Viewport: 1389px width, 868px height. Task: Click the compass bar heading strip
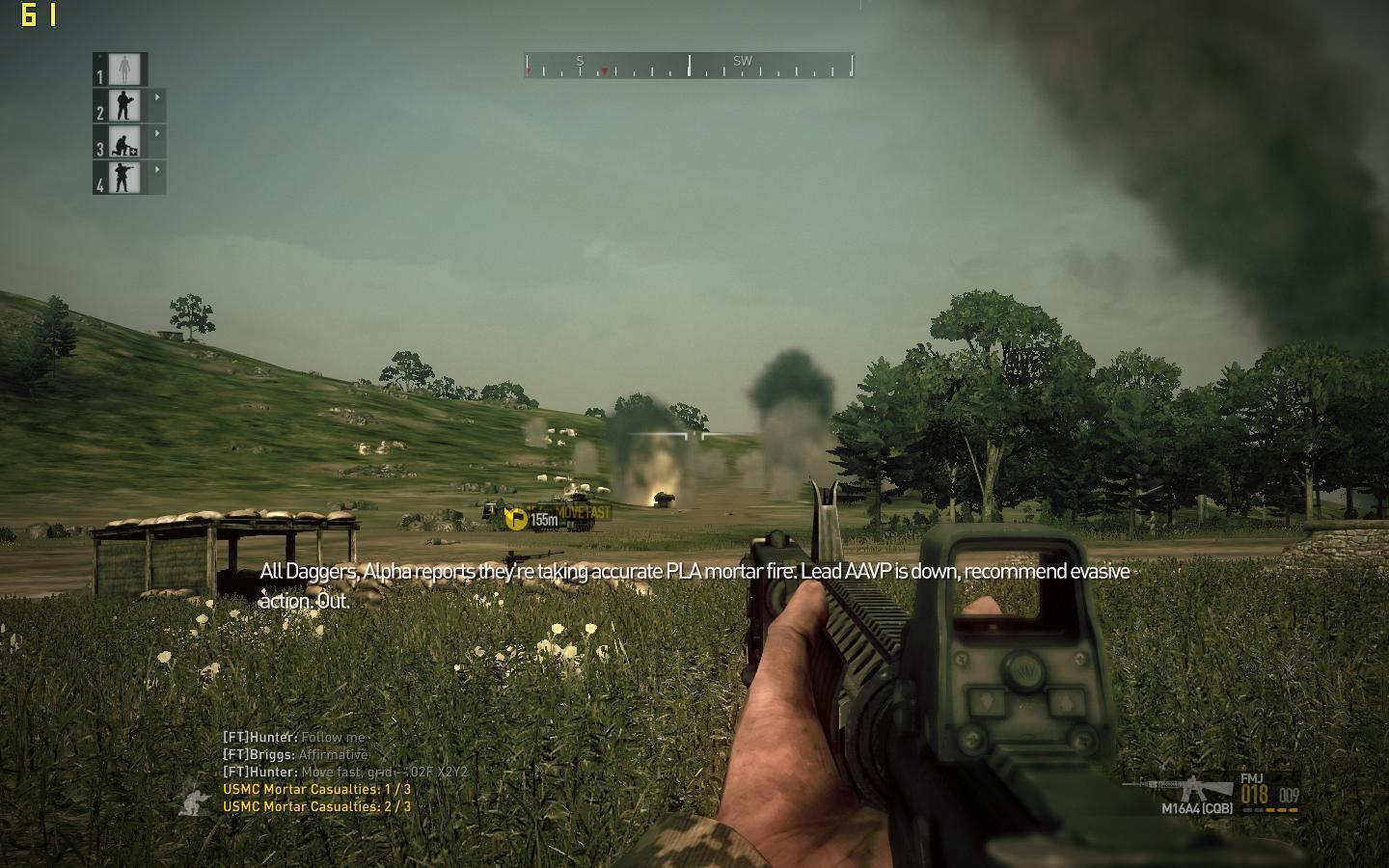click(689, 66)
